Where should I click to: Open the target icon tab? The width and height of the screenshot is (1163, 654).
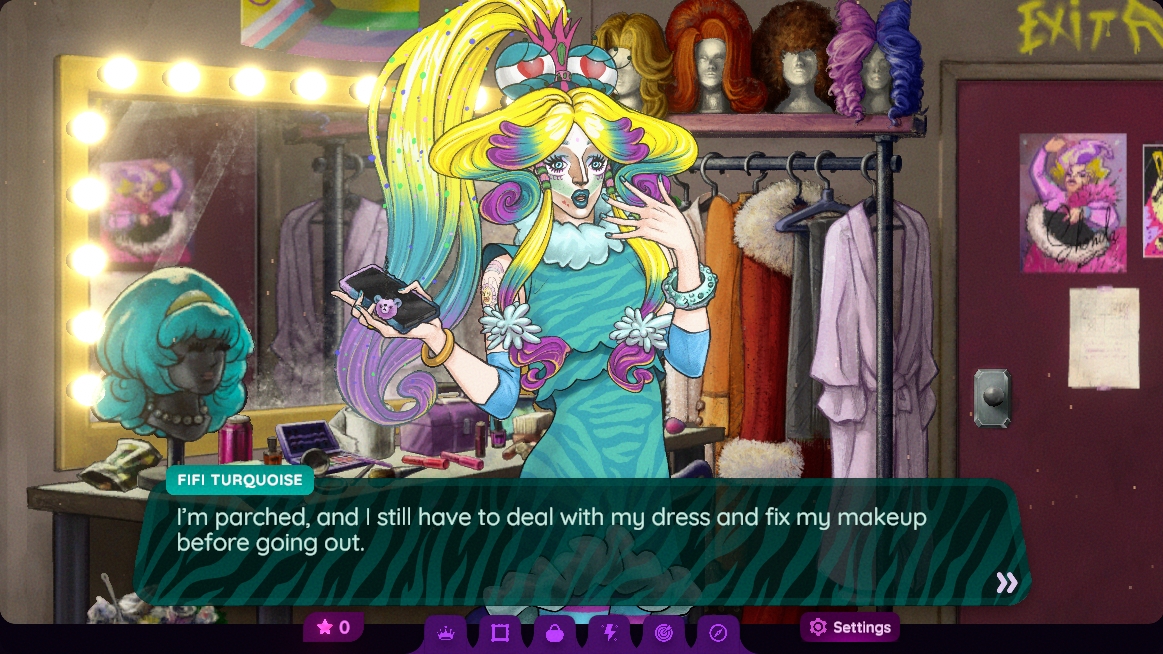(x=663, y=632)
